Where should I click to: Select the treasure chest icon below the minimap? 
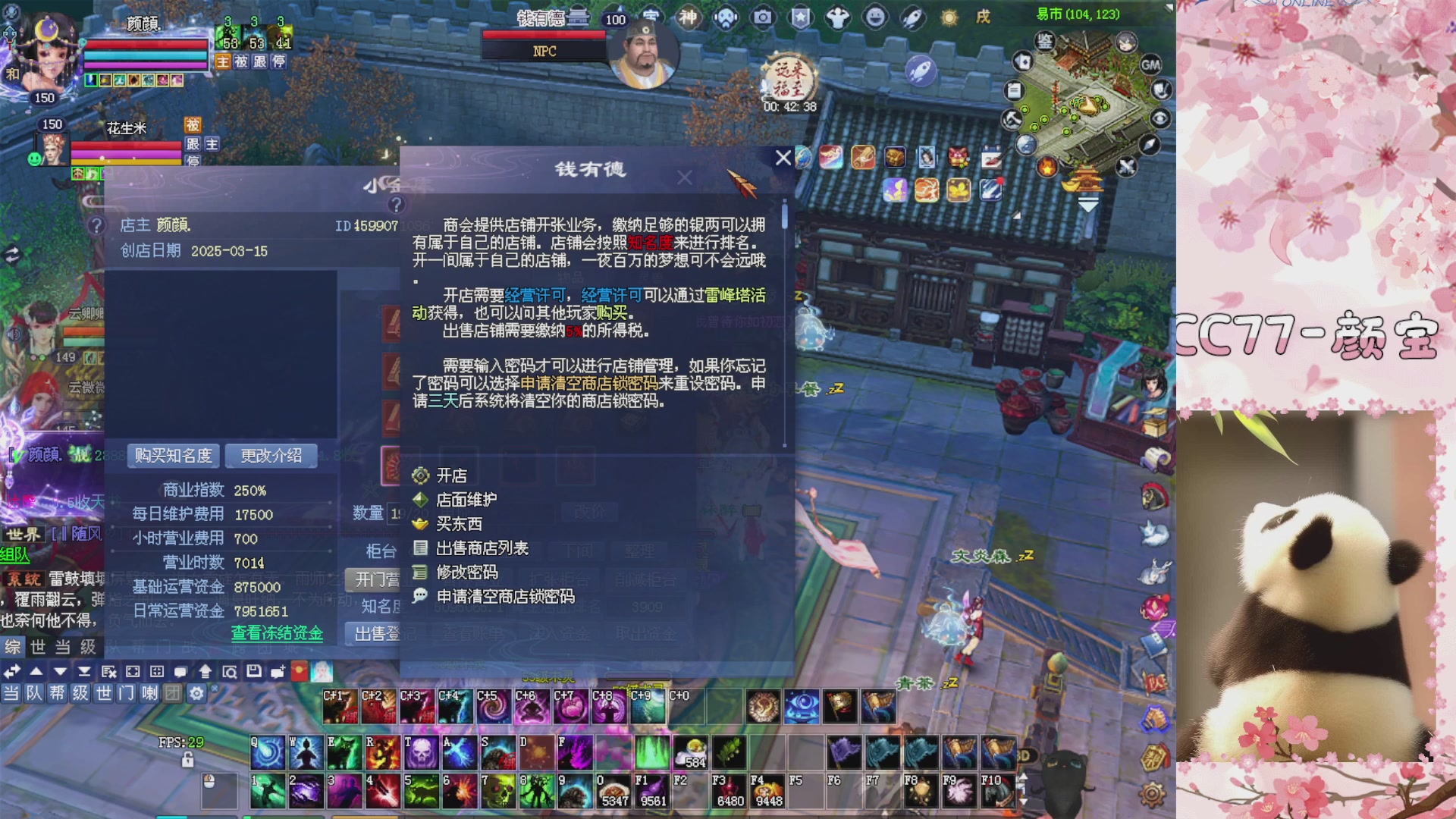893,155
